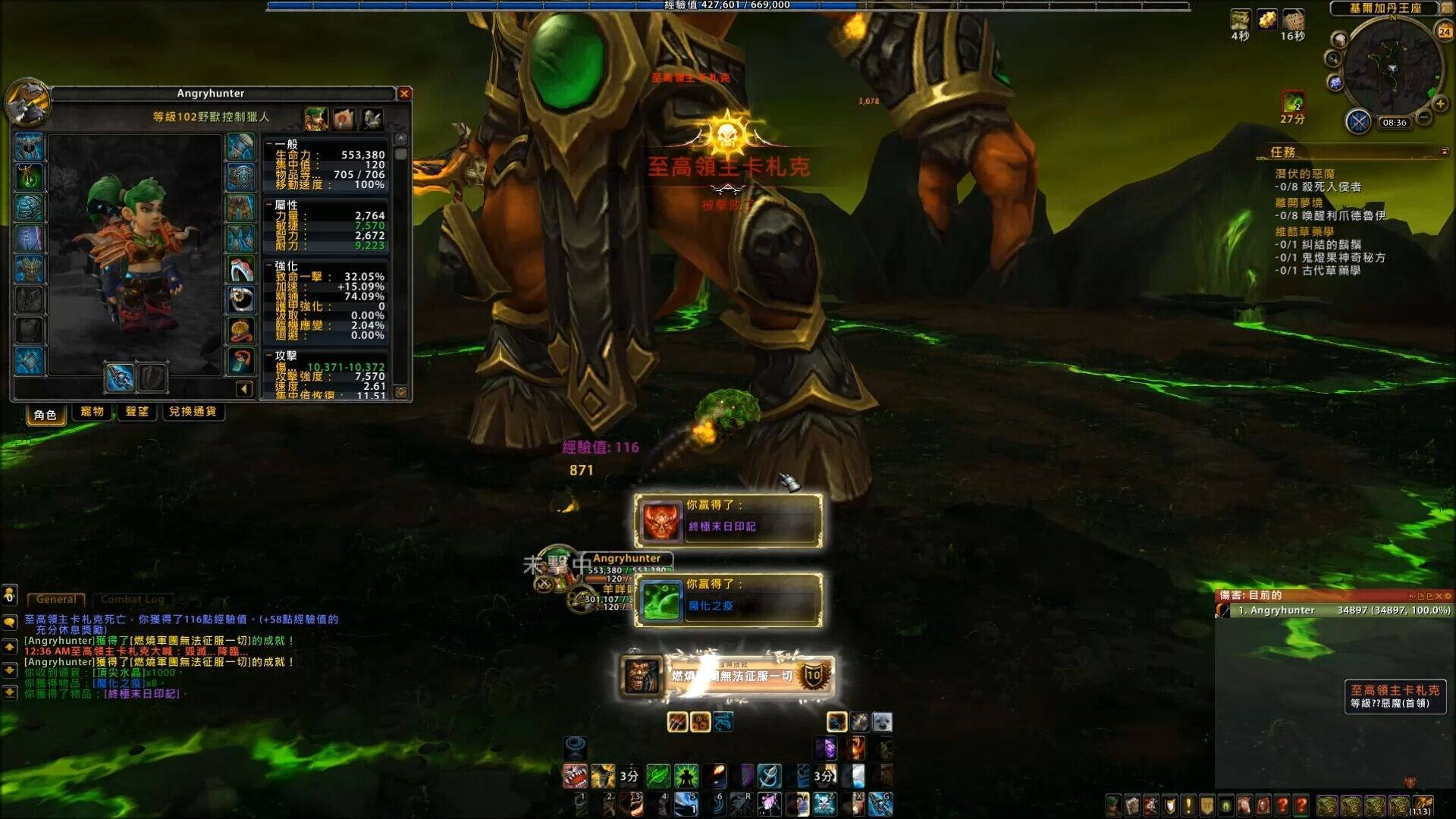The width and height of the screenshot is (1456, 819).
Task: Click the minimap
Action: pos(1391,67)
